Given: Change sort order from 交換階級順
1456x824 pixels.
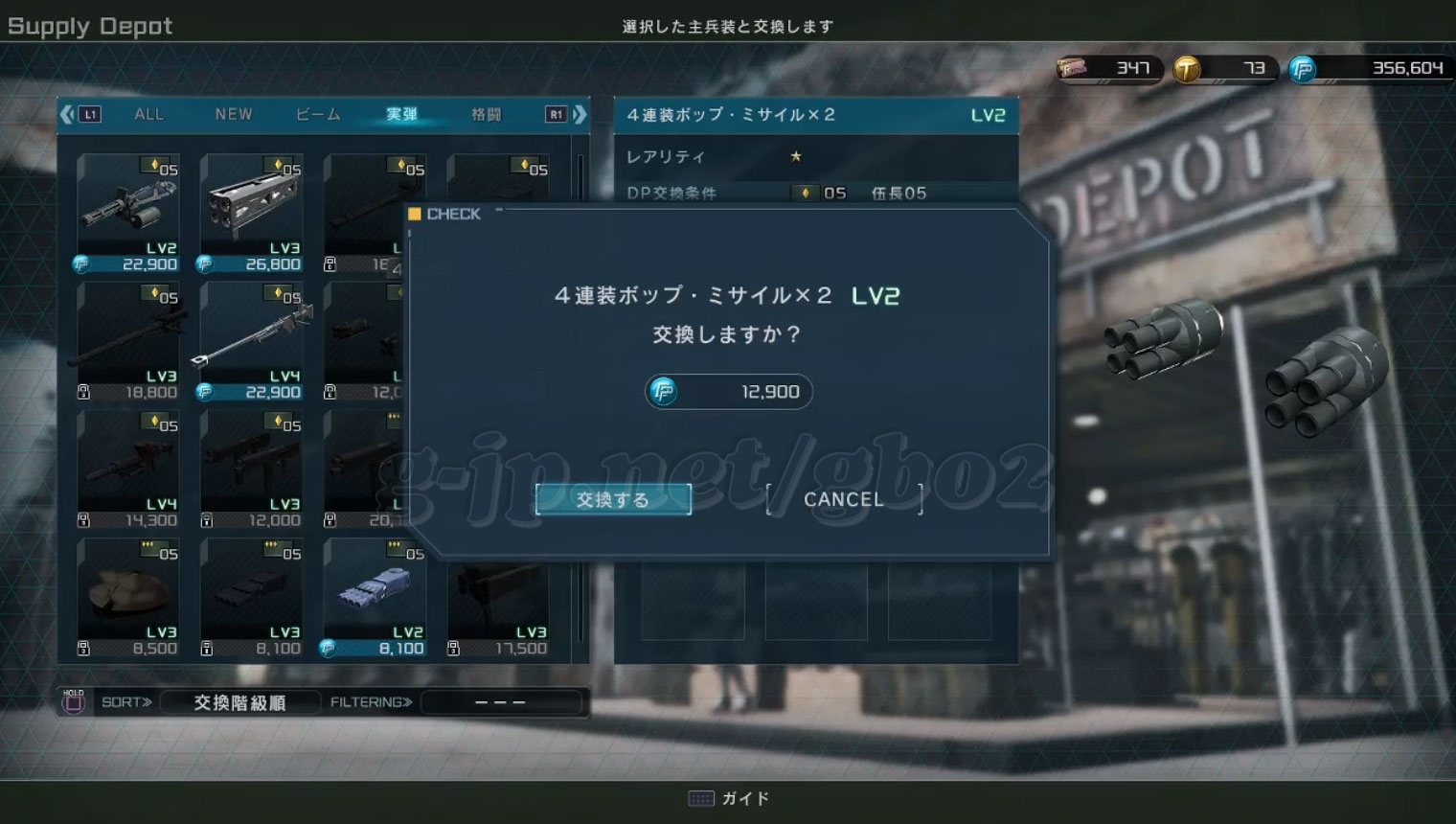Looking at the screenshot, I should [239, 702].
